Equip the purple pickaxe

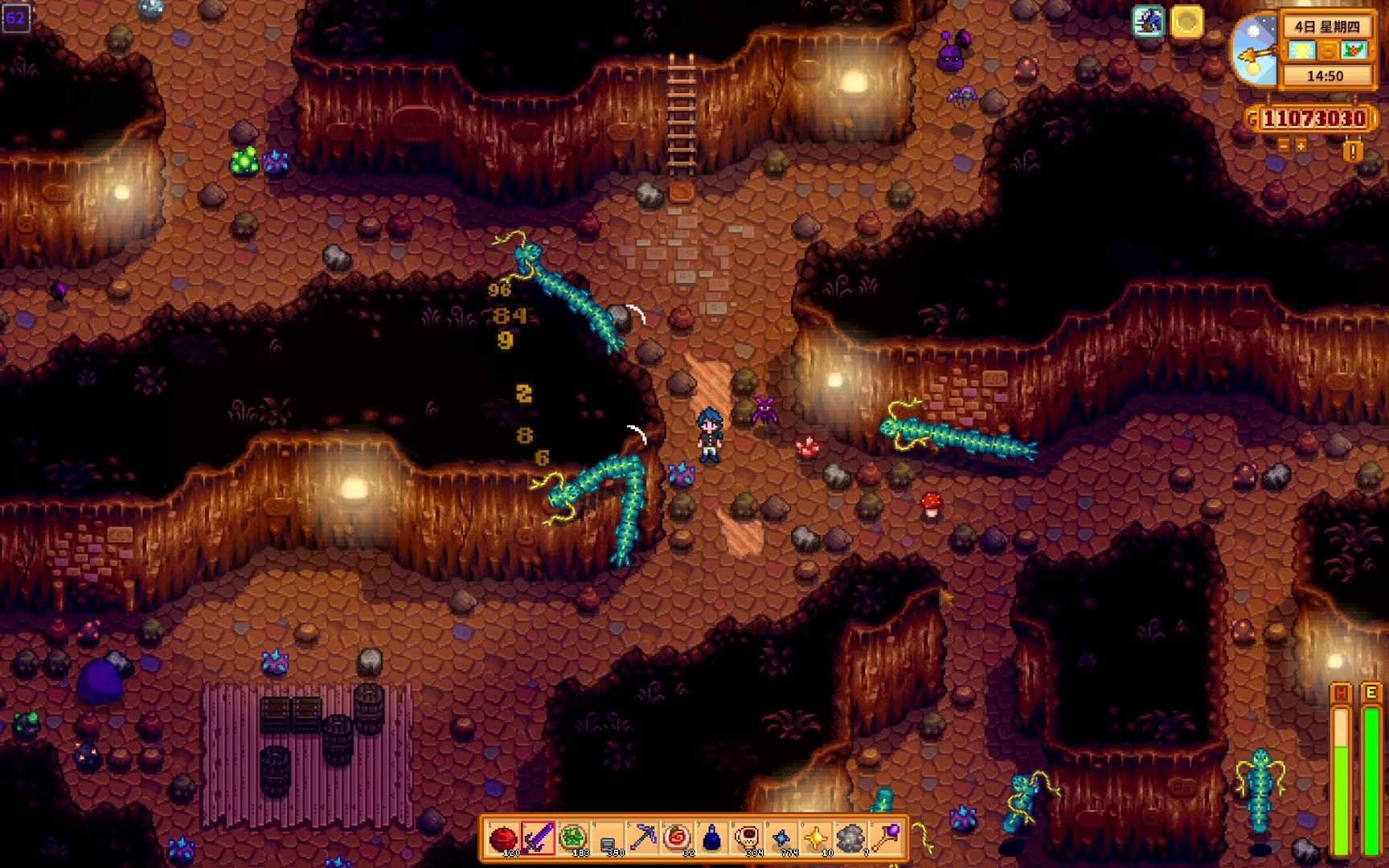[643, 838]
